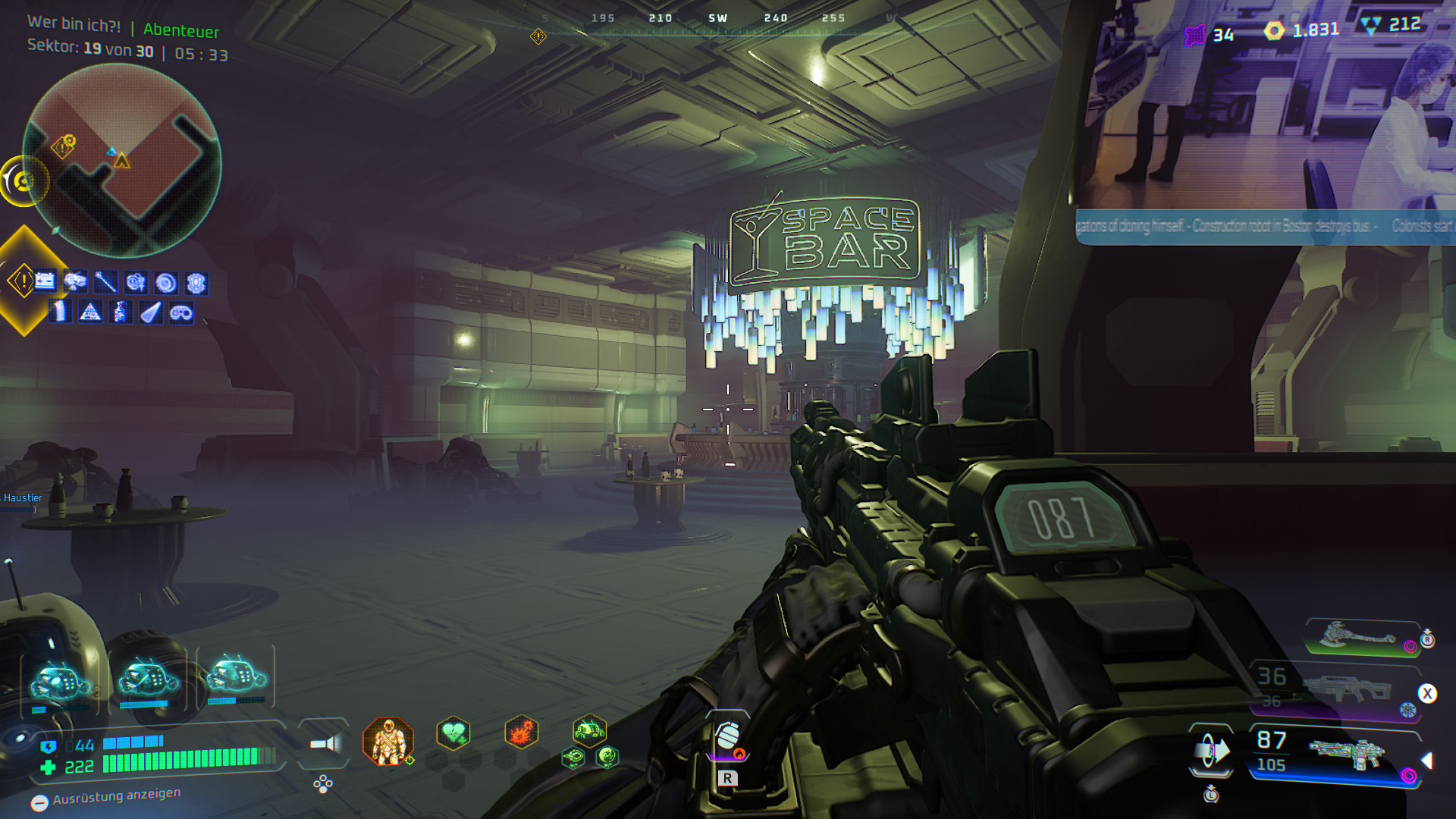
Task: Activate the orange armored soldier ability
Action: pyautogui.click(x=388, y=741)
